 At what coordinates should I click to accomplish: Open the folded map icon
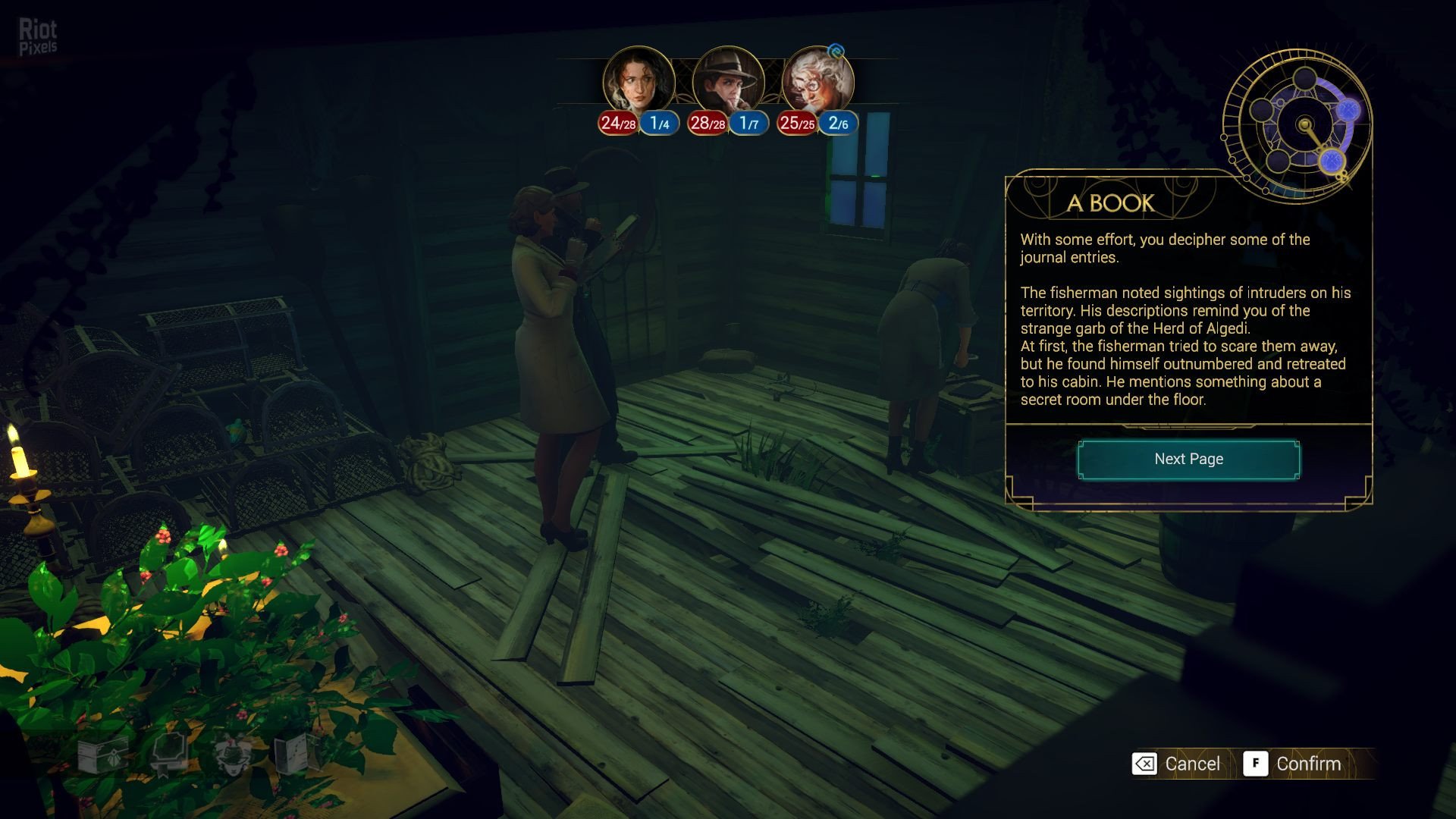coord(297,753)
